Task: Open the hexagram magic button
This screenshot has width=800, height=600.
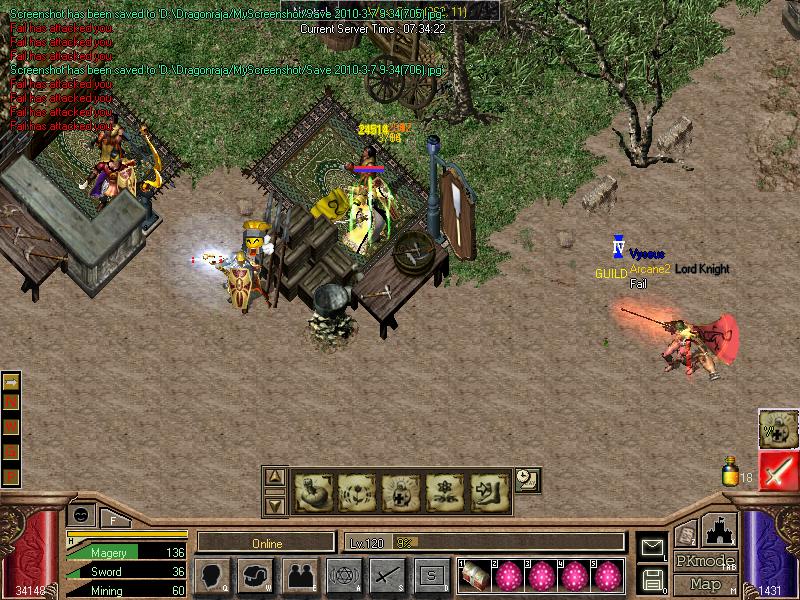Action: 343,575
